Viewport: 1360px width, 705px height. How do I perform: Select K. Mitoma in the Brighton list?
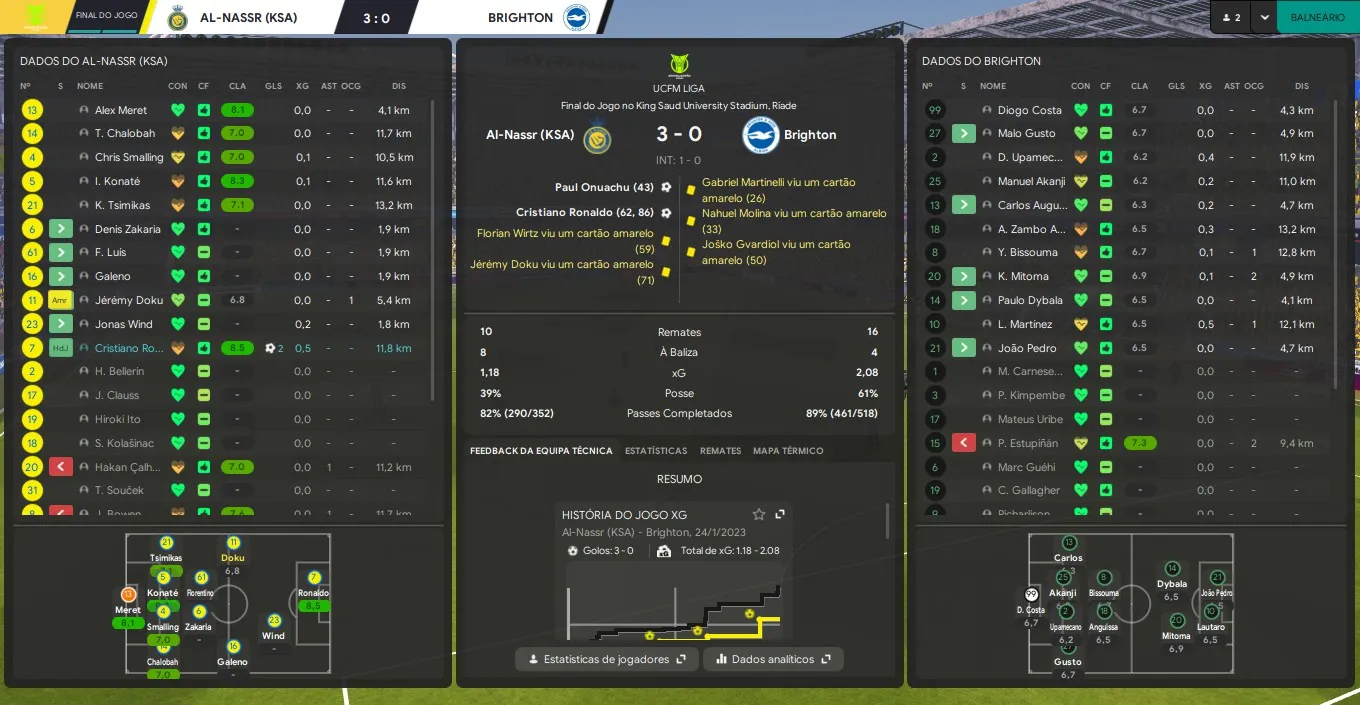[1023, 276]
